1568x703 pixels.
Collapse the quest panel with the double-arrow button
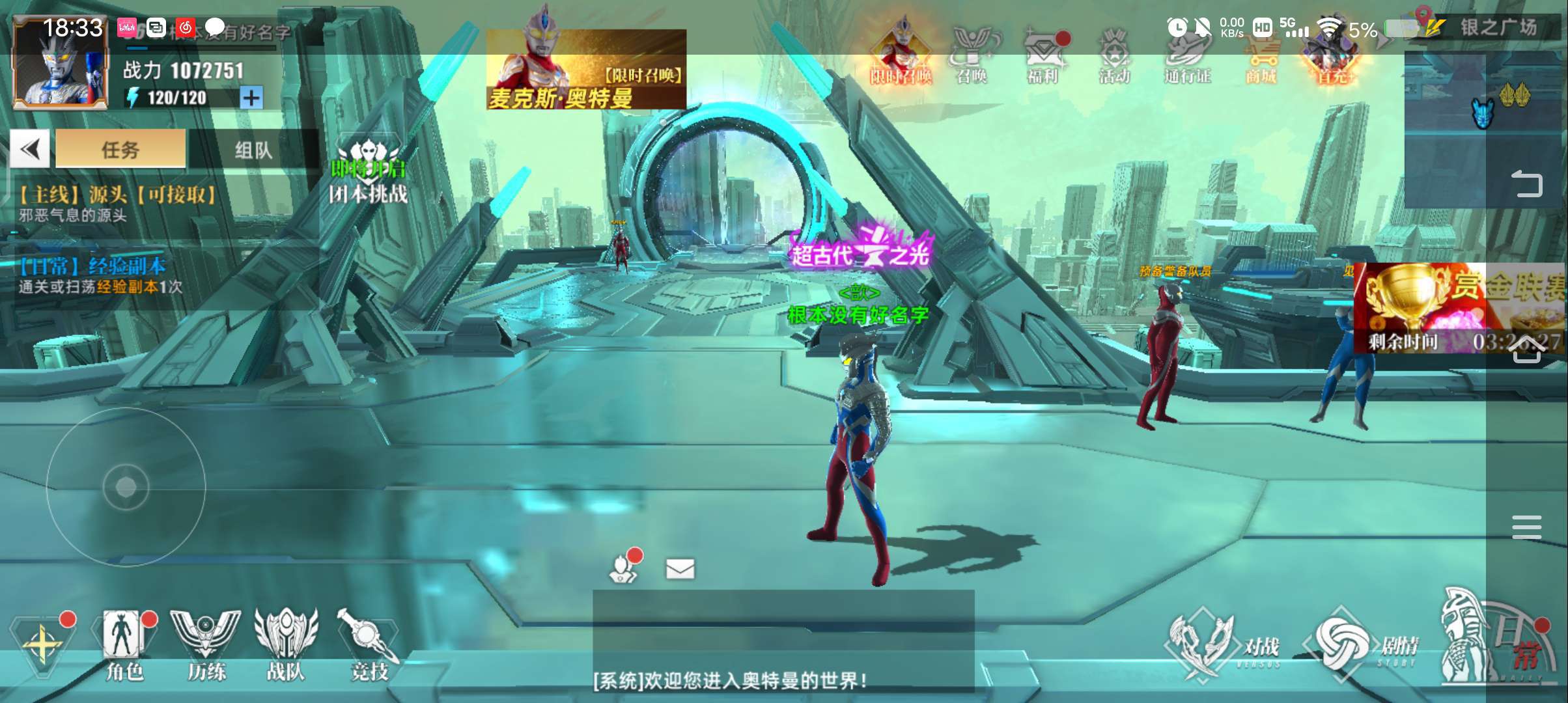30,150
